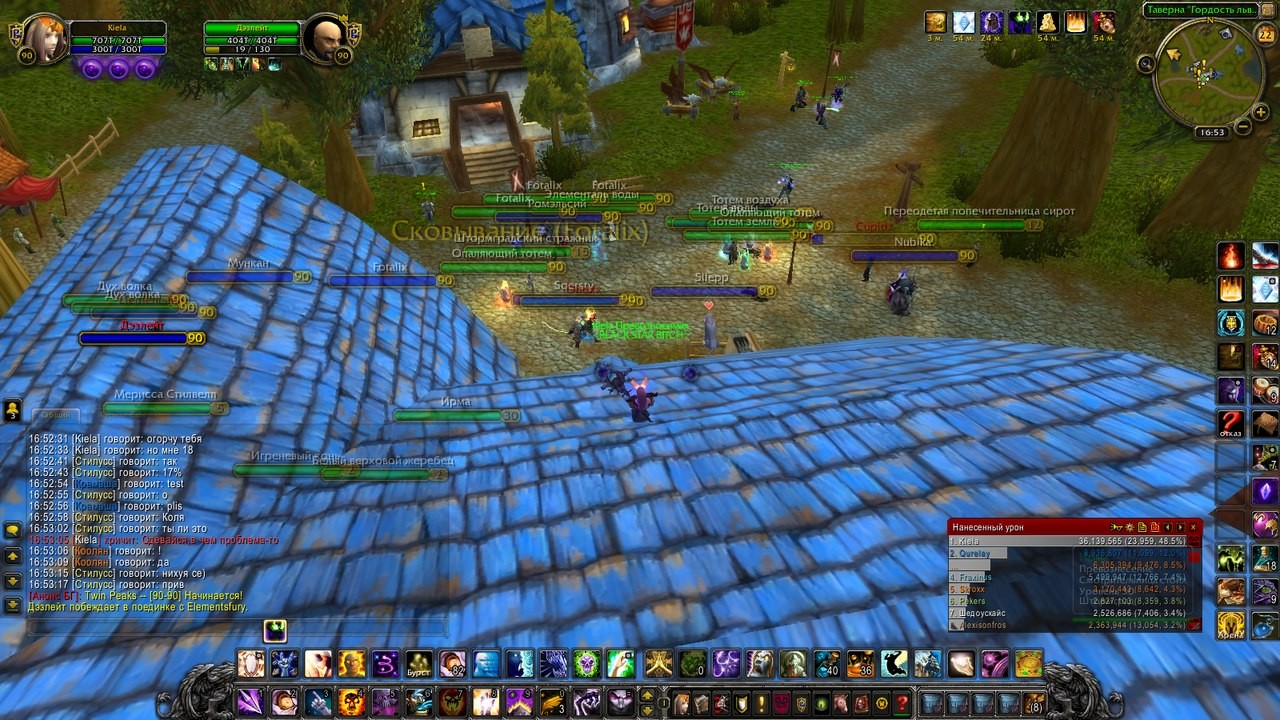Open the minimap
This screenshot has width=1280, height=720.
1208,74
